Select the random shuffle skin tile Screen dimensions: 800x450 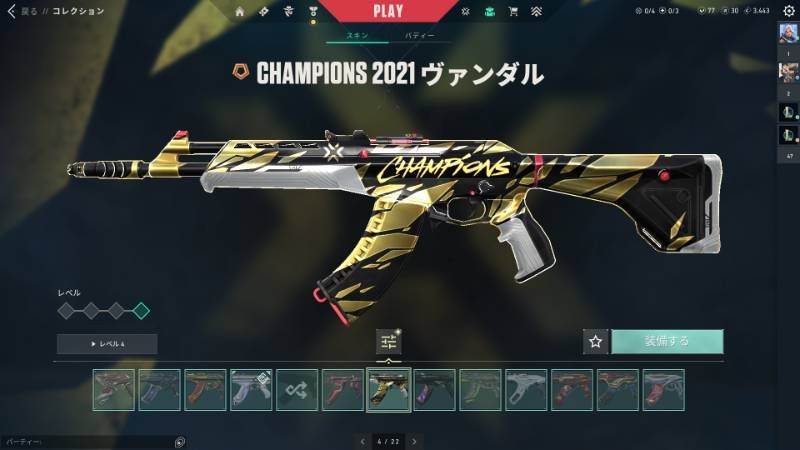pyautogui.click(x=297, y=390)
